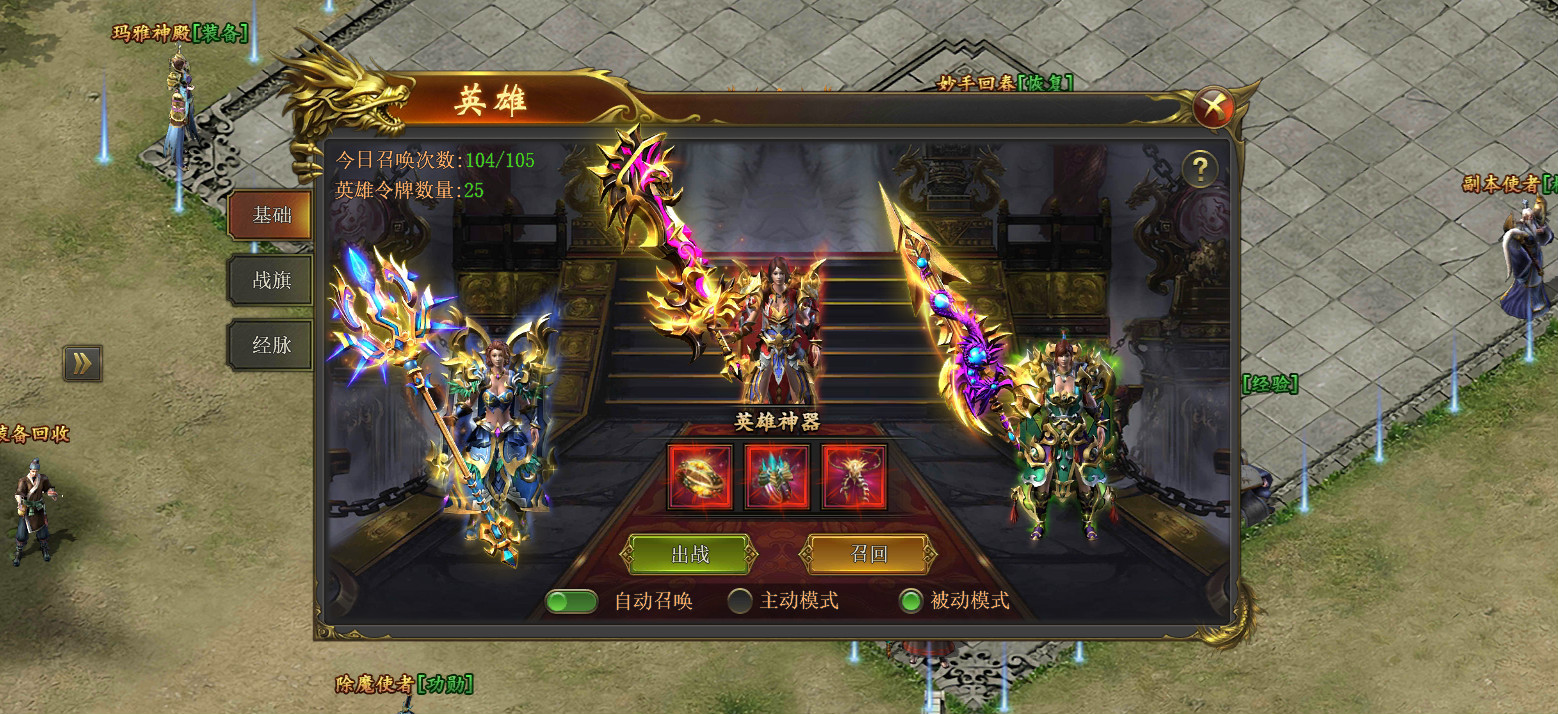Close the 英雄 hero panel
This screenshot has width=1558, height=714.
(1213, 105)
